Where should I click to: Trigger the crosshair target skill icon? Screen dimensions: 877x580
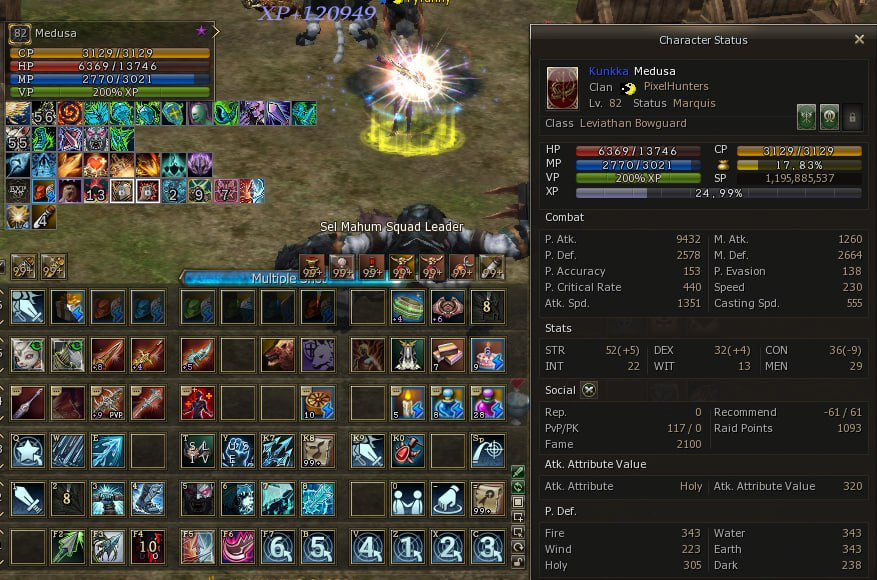click(x=488, y=451)
